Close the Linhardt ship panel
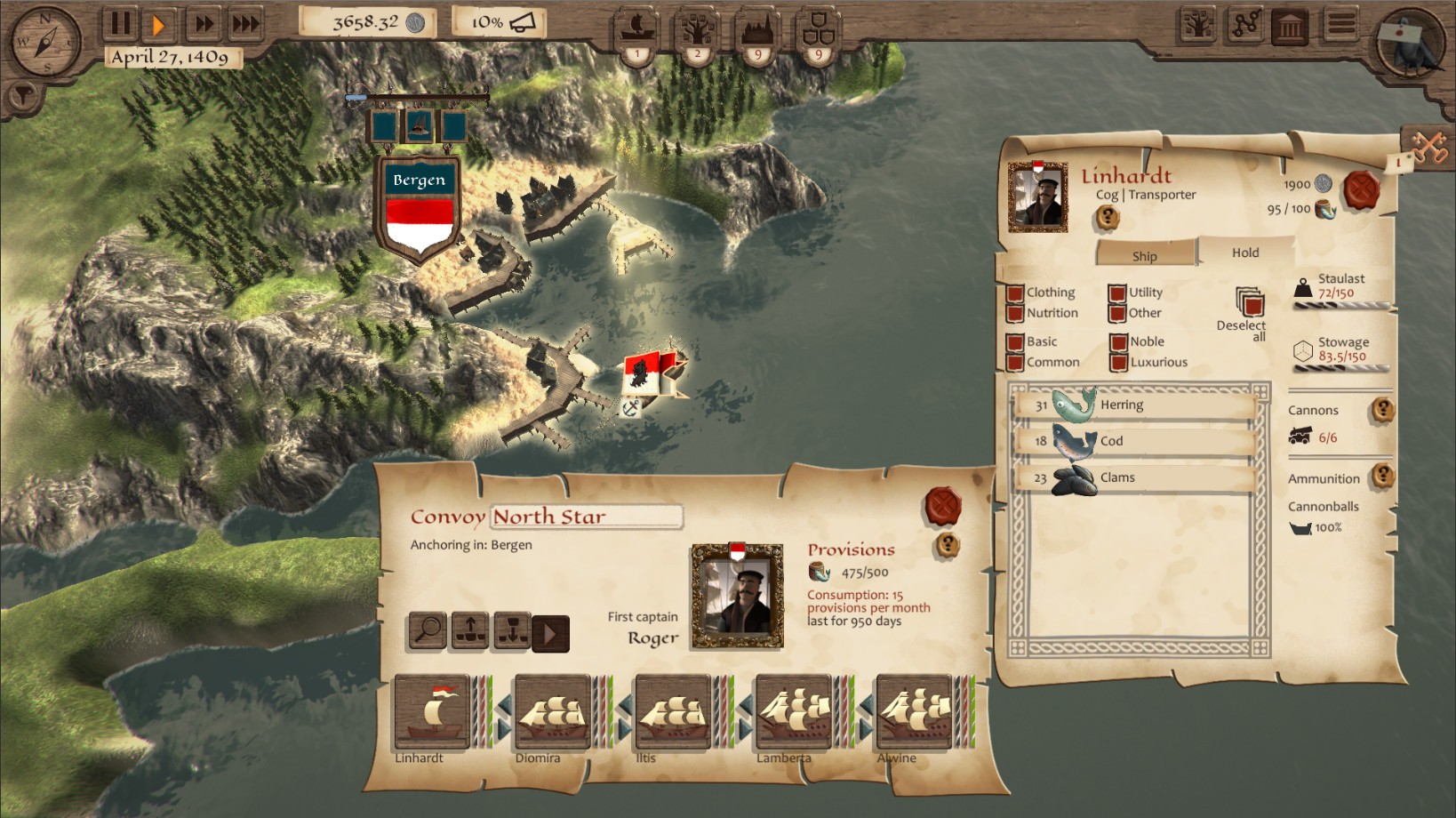Image resolution: width=1456 pixels, height=818 pixels. [1361, 190]
